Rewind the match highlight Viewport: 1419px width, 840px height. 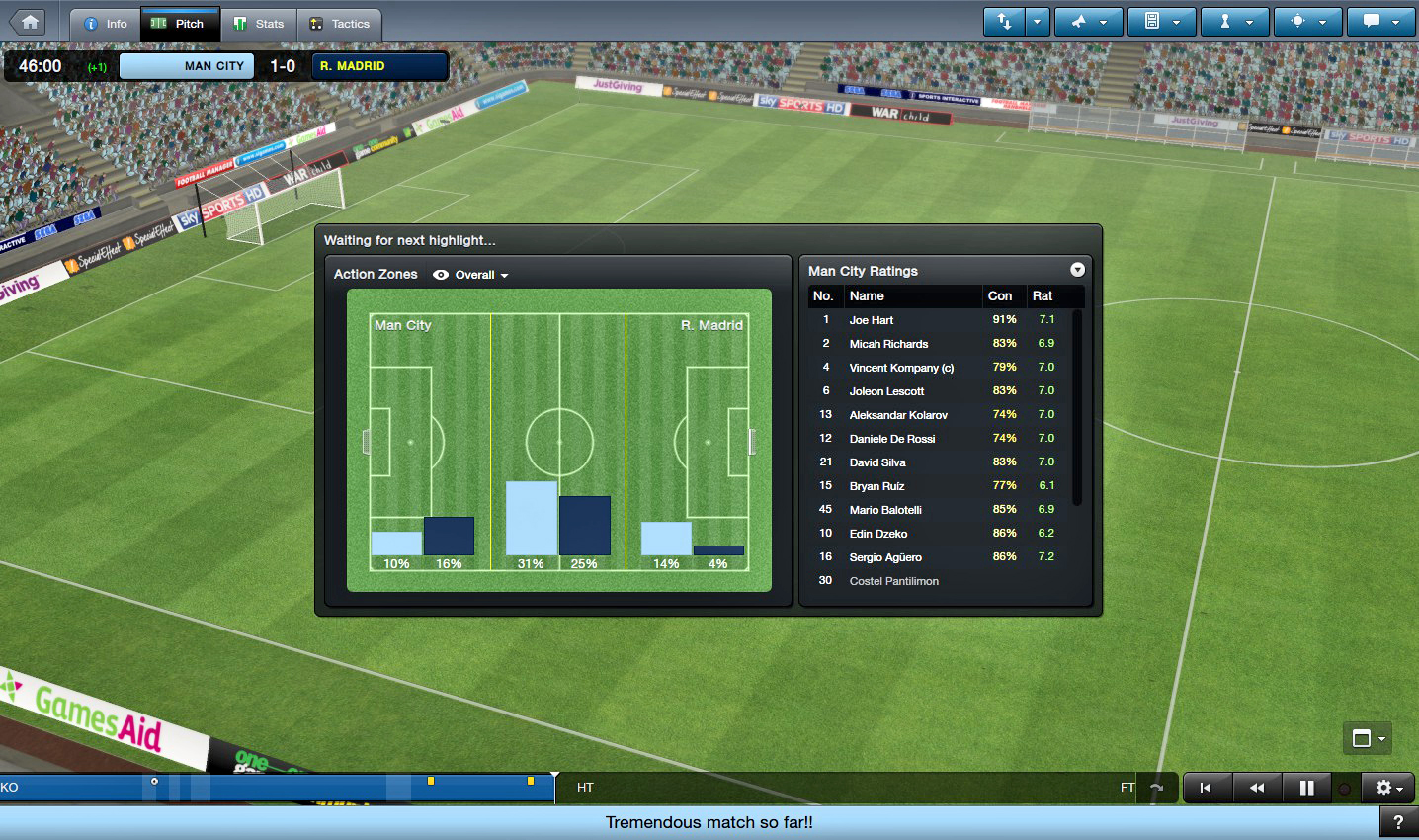point(1257,788)
